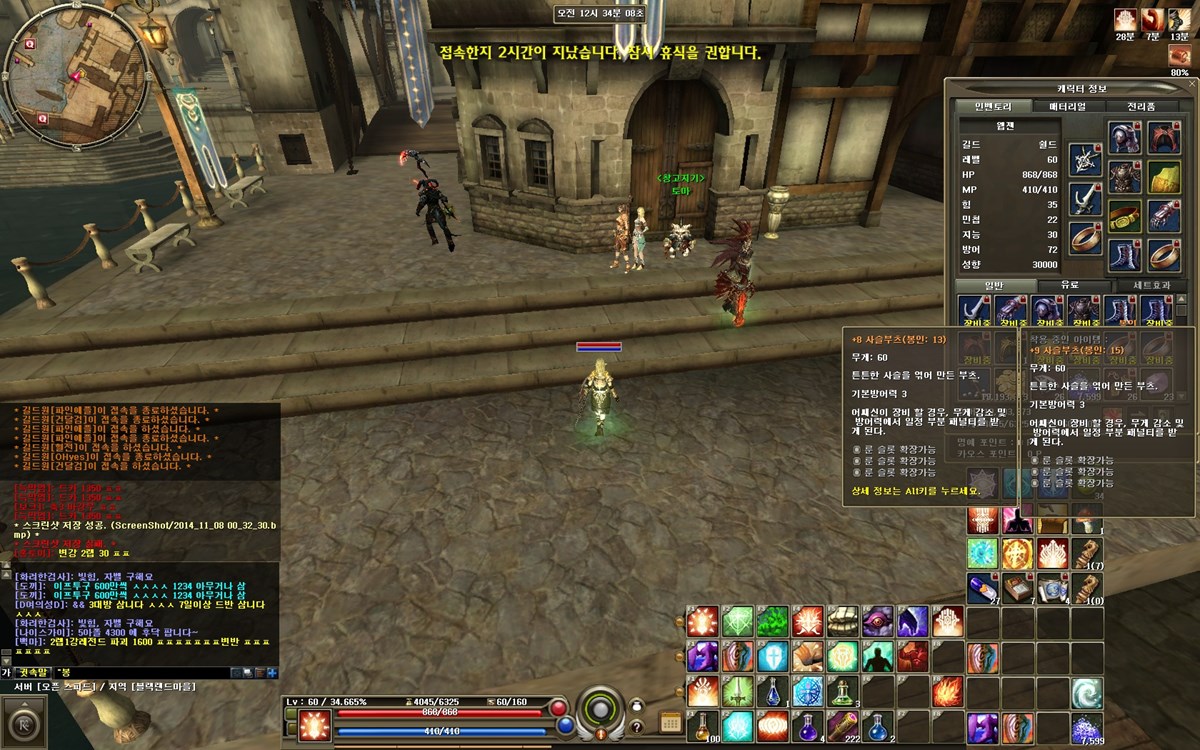Select the blue capsule item in inventory
Image resolution: width=1200 pixels, height=750 pixels.
click(x=981, y=587)
